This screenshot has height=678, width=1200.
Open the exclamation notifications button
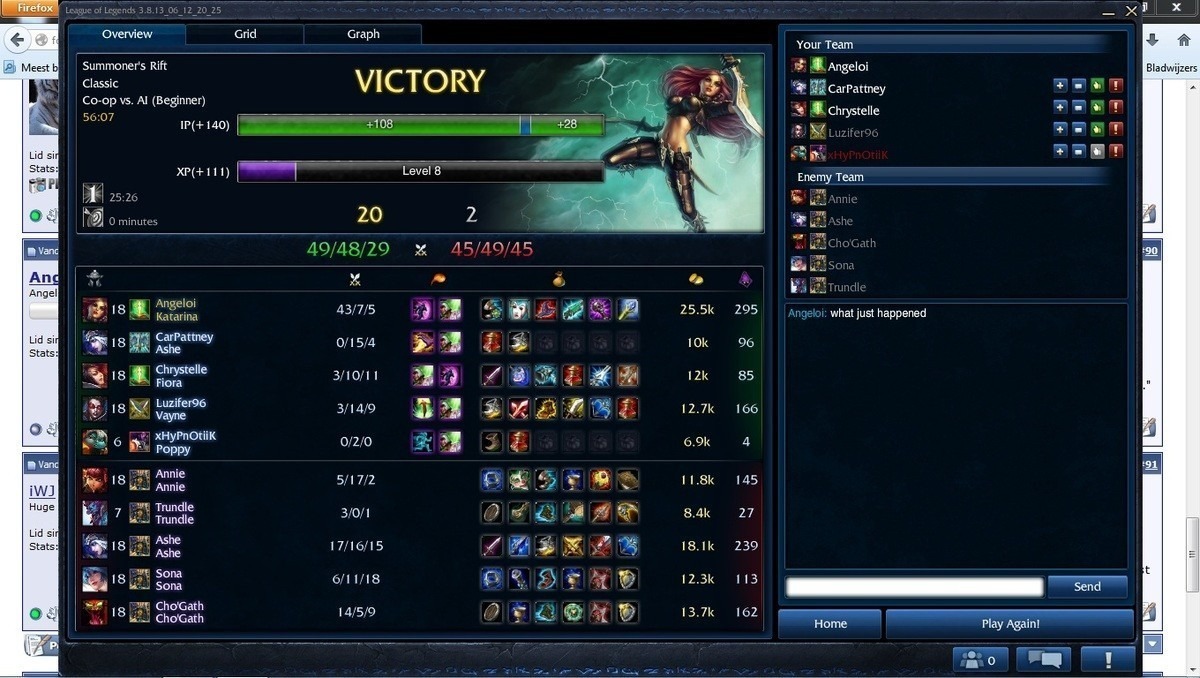coord(1107,660)
